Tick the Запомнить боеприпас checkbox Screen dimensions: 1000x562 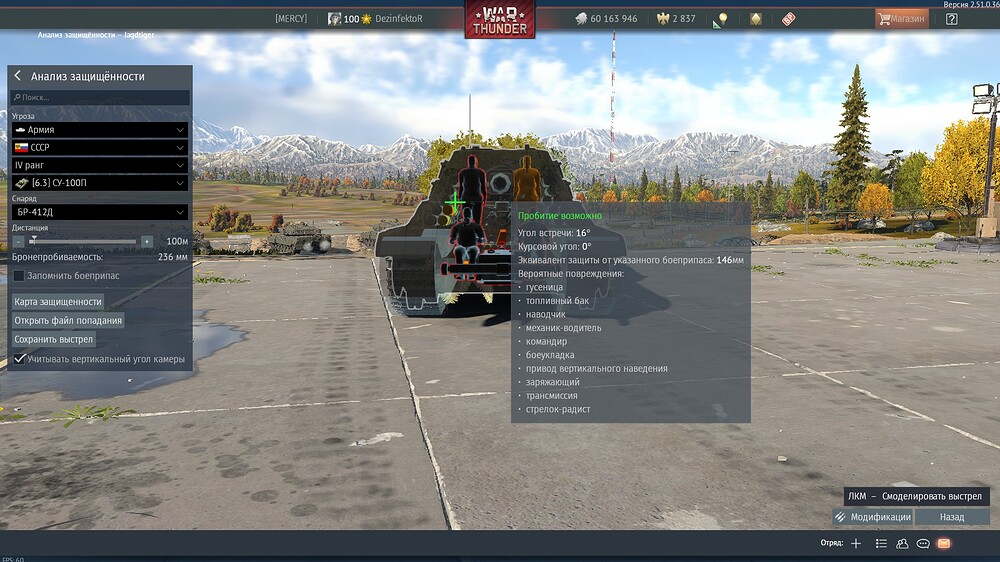19,275
